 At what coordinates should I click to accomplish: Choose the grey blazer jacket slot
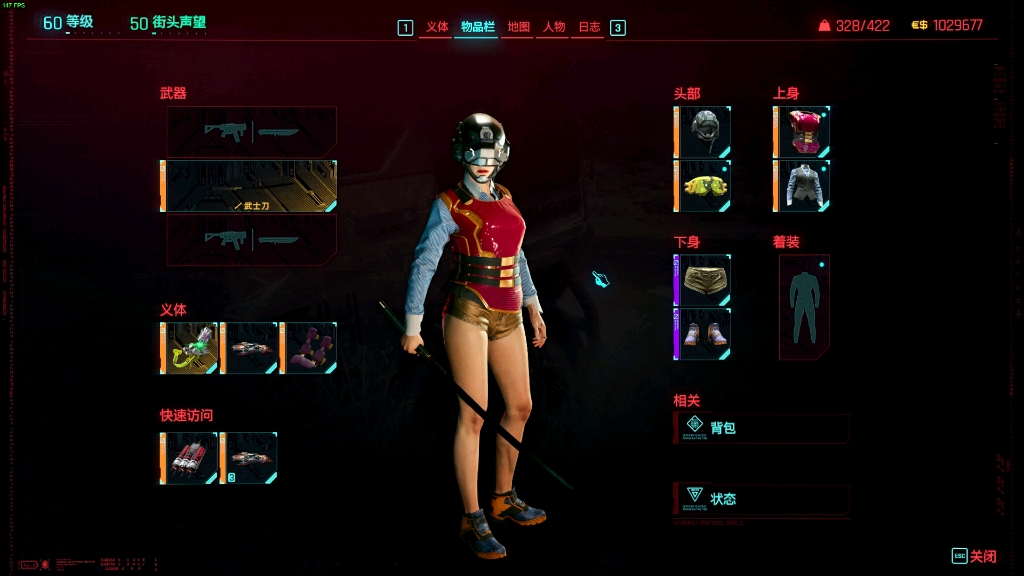coord(803,186)
